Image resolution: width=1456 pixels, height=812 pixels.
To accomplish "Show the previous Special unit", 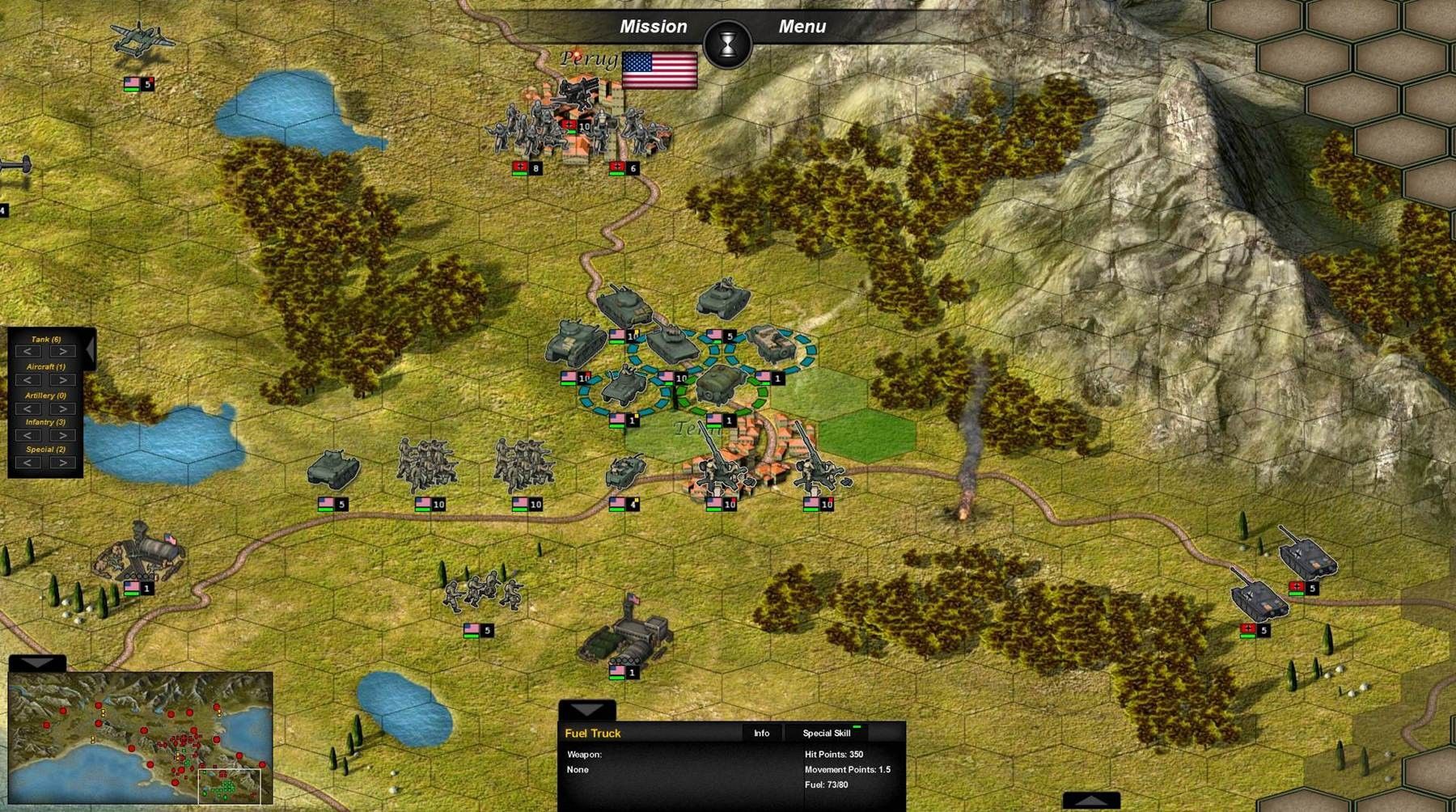I will tap(28, 463).
